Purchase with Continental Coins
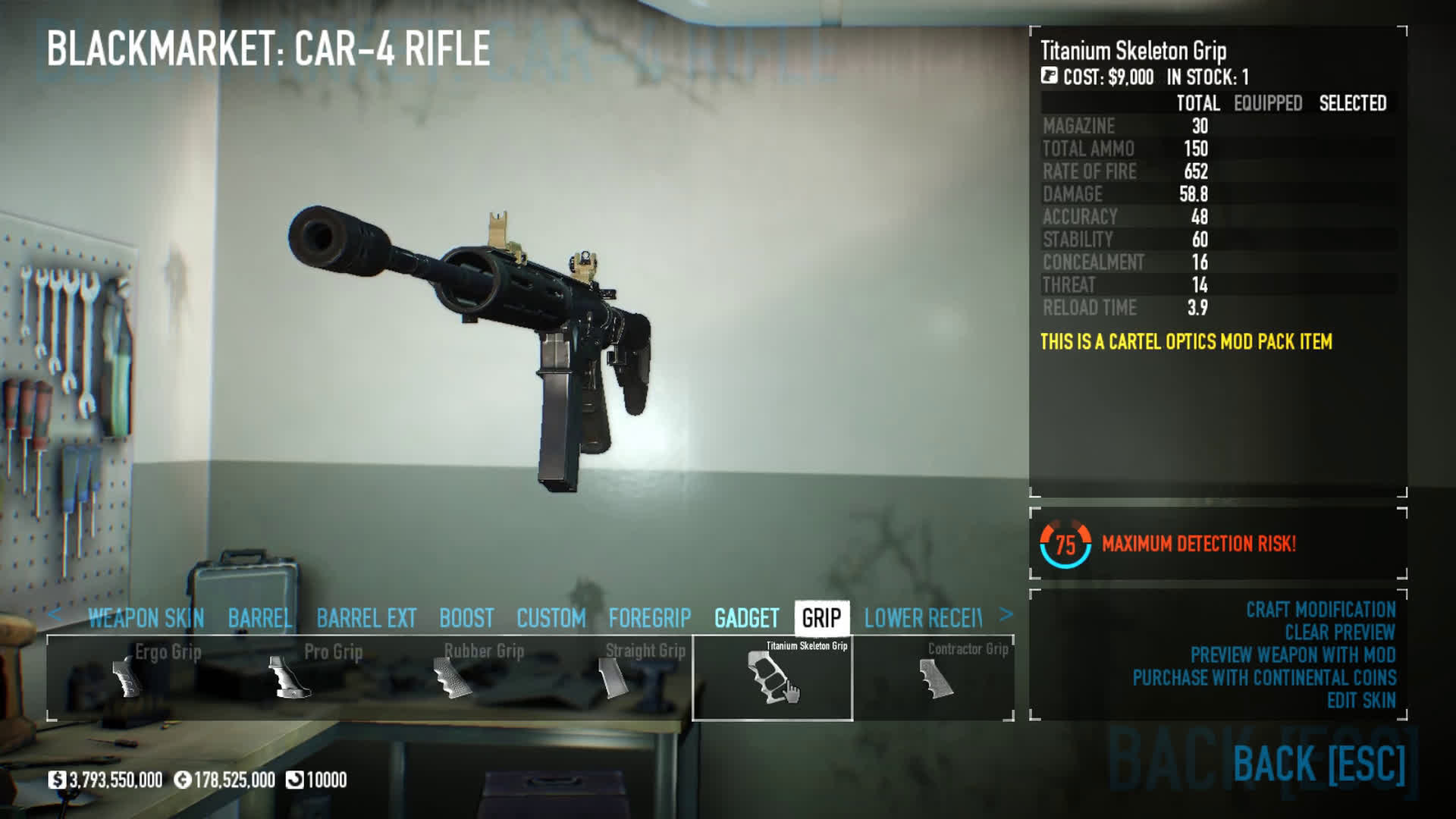Screen dimensions: 1456x819 pyautogui.click(x=1264, y=678)
